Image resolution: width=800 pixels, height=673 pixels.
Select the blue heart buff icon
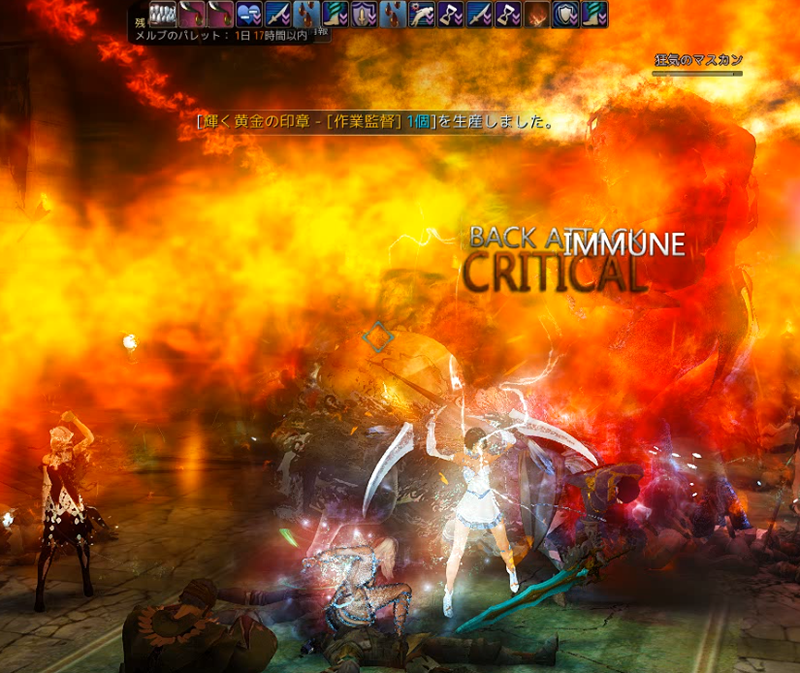(x=249, y=14)
